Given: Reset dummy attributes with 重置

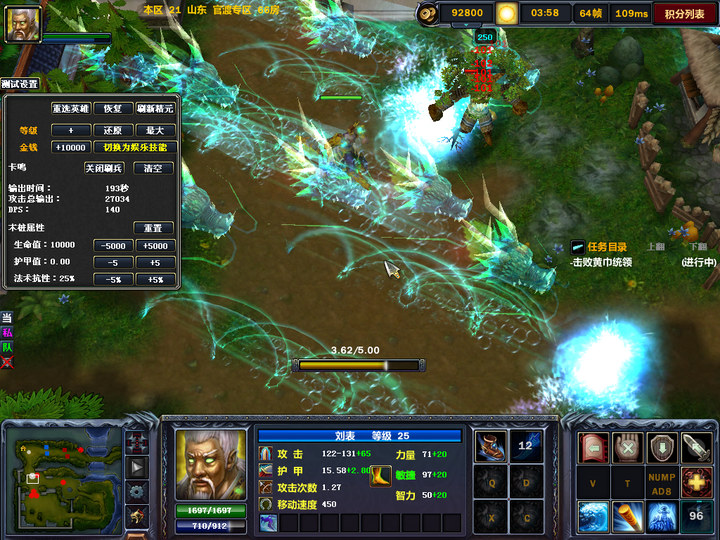Looking at the screenshot, I should [153, 228].
